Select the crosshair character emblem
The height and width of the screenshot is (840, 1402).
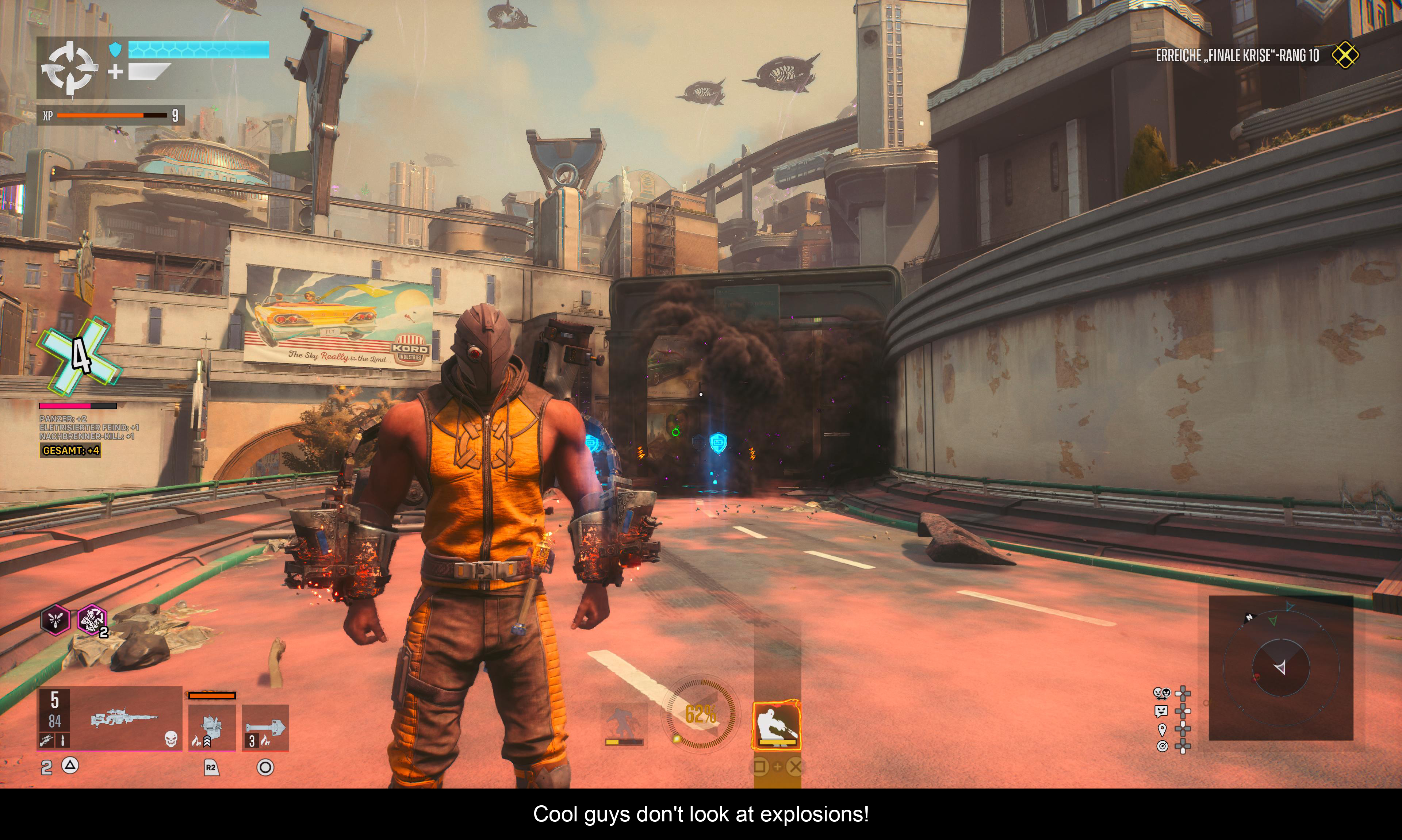[x=70, y=68]
